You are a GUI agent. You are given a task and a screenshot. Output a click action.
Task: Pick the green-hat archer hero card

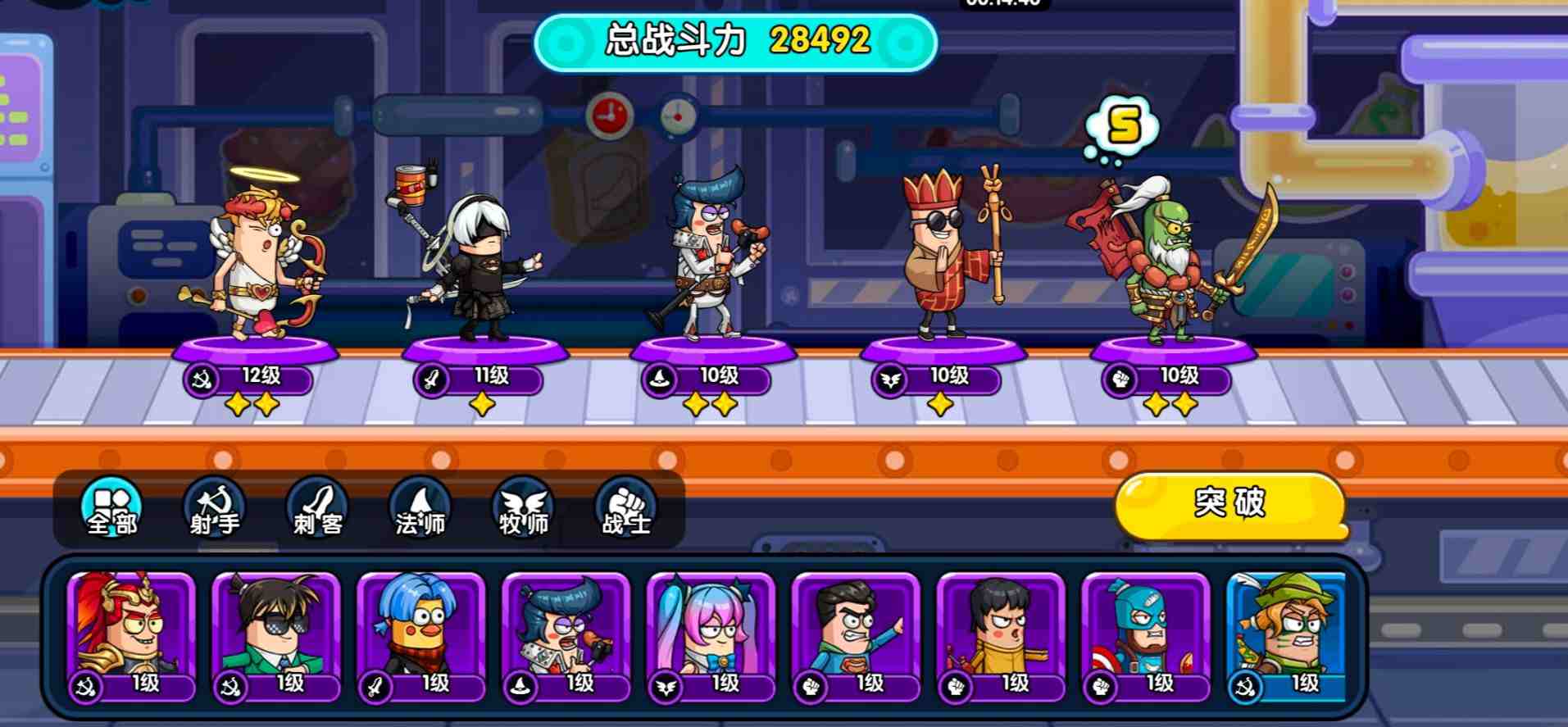click(x=1287, y=637)
